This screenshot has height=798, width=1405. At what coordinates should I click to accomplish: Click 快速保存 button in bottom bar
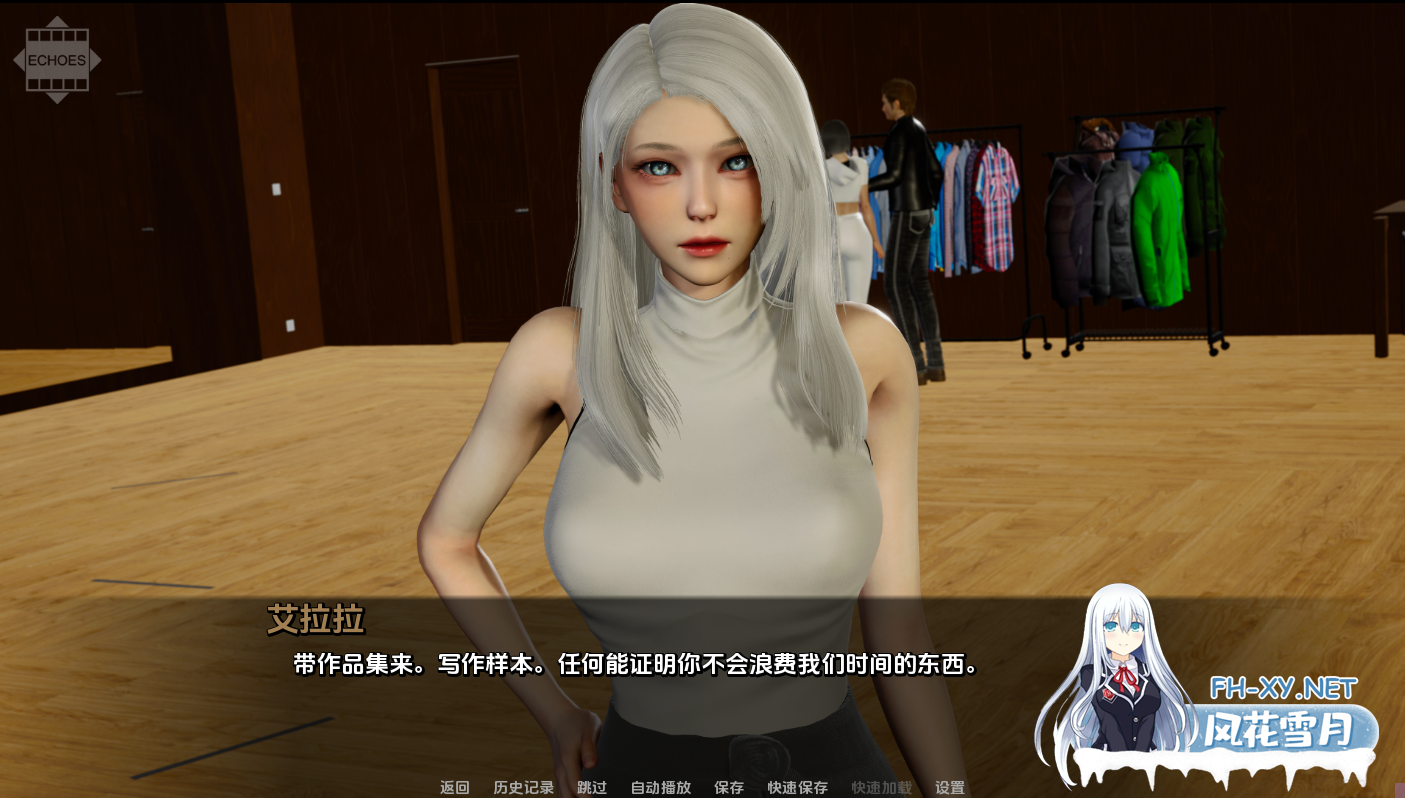point(795,787)
